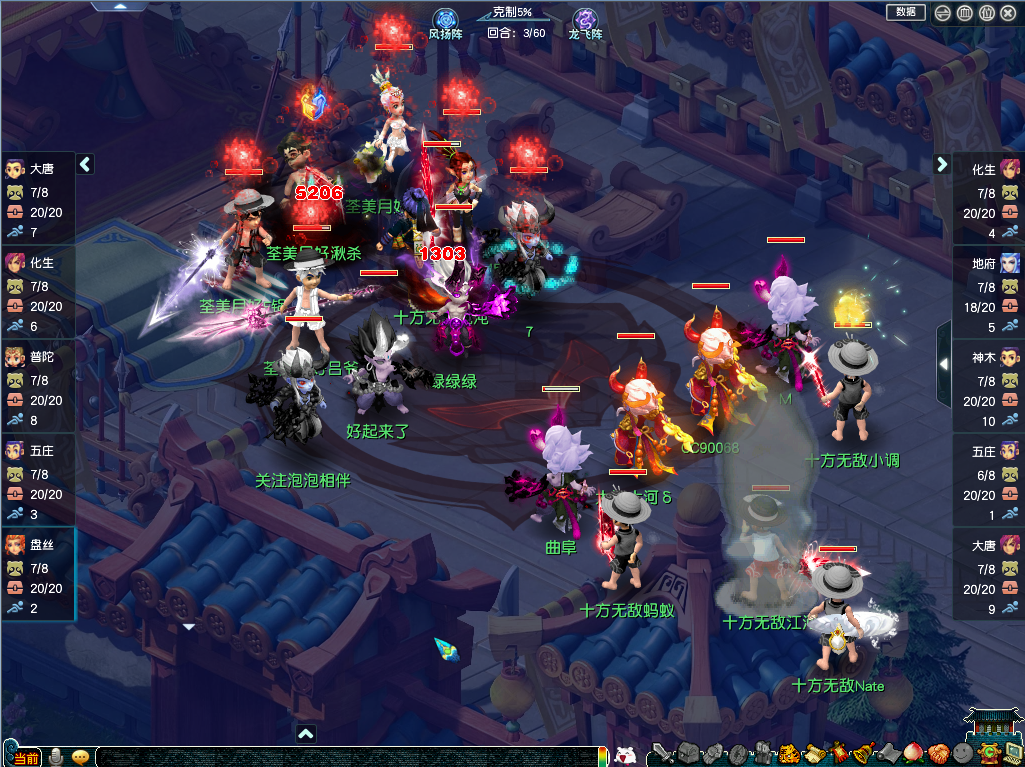The width and height of the screenshot is (1025, 767).
Task: Open the peach icon in bottom toolbar
Action: click(x=913, y=753)
